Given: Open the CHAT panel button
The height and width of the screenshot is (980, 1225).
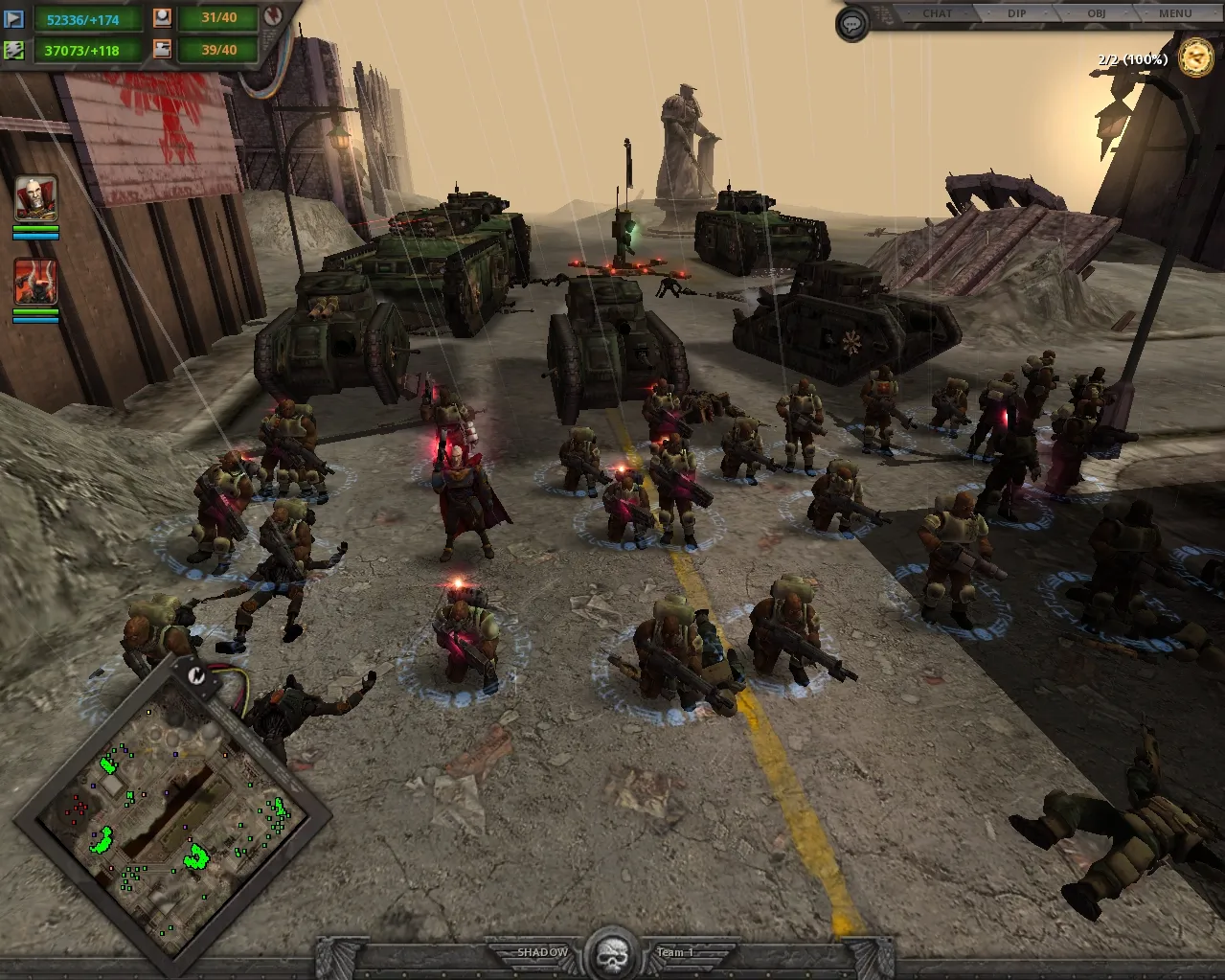Looking at the screenshot, I should click(937, 13).
